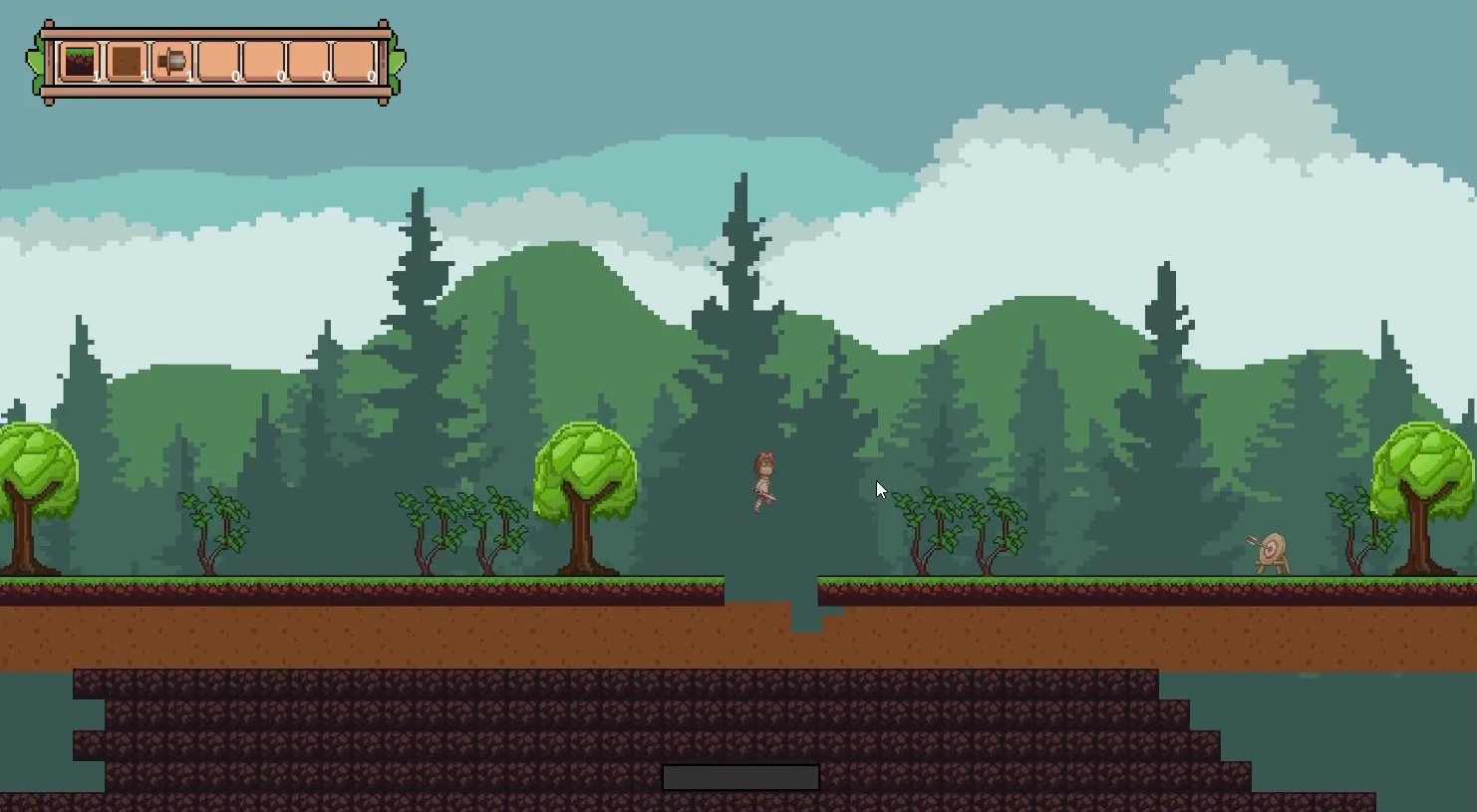Equip the hammer tool from the hotbar

click(171, 62)
